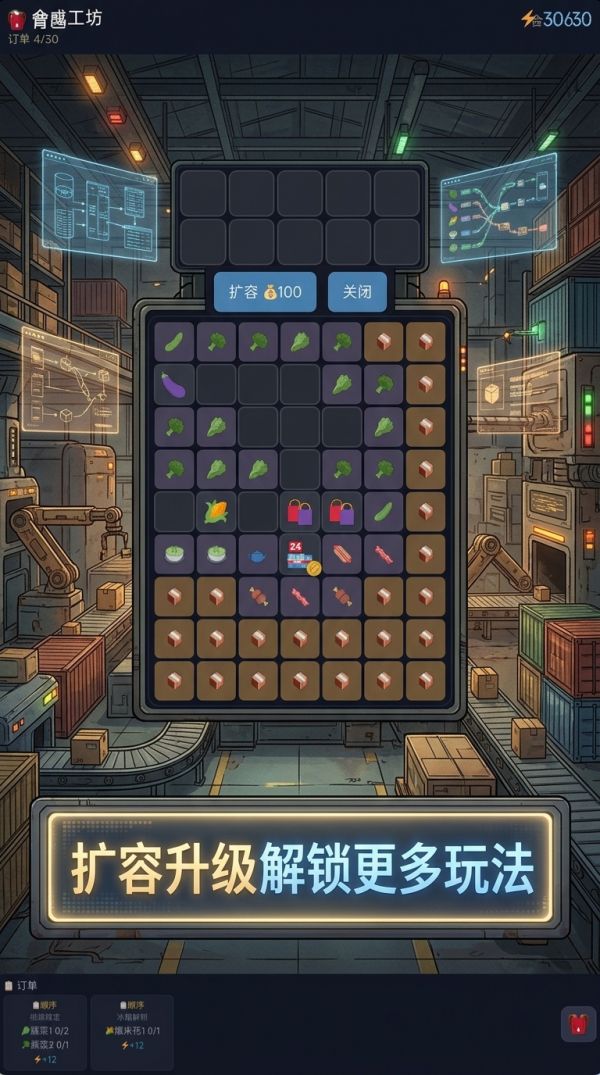
Task: Choose the hot dog tile
Action: coord(342,553)
